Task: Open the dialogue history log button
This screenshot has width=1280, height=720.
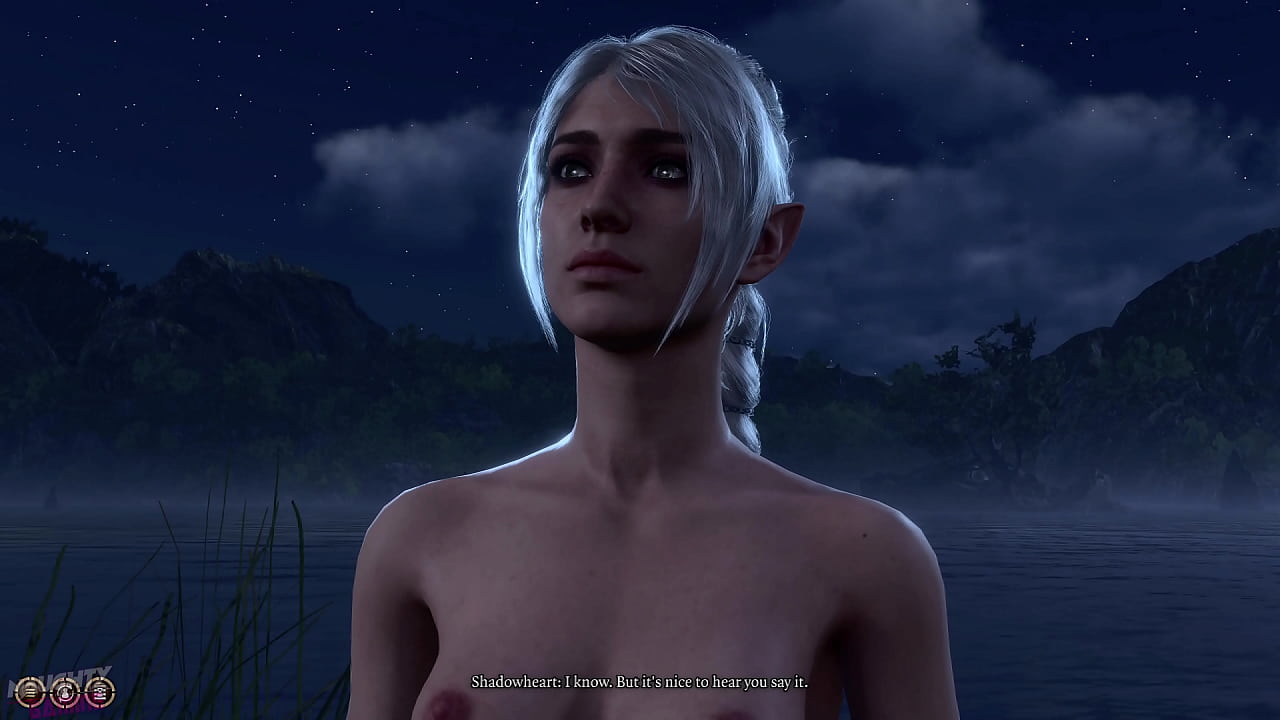Action: (31, 690)
